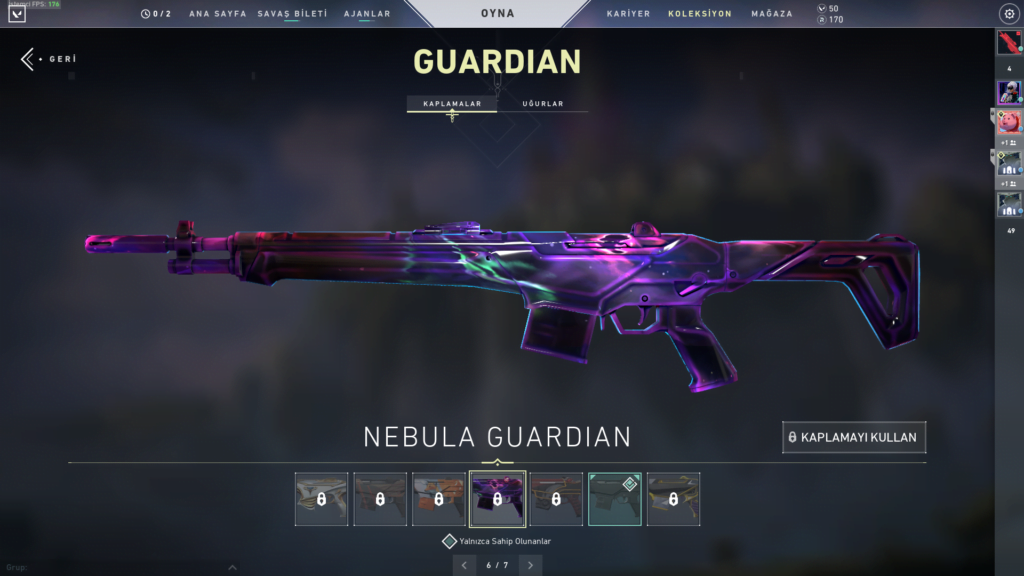Screen dimensions: 1024x576
Task: Go to the AJANLAR section
Action: point(367,14)
